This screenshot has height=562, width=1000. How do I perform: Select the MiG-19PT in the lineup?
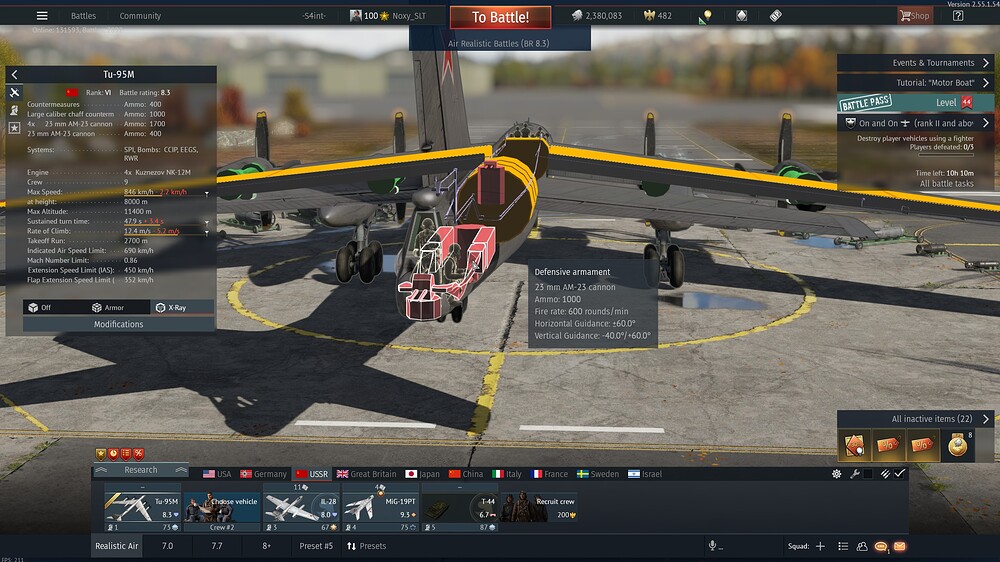[x=380, y=507]
